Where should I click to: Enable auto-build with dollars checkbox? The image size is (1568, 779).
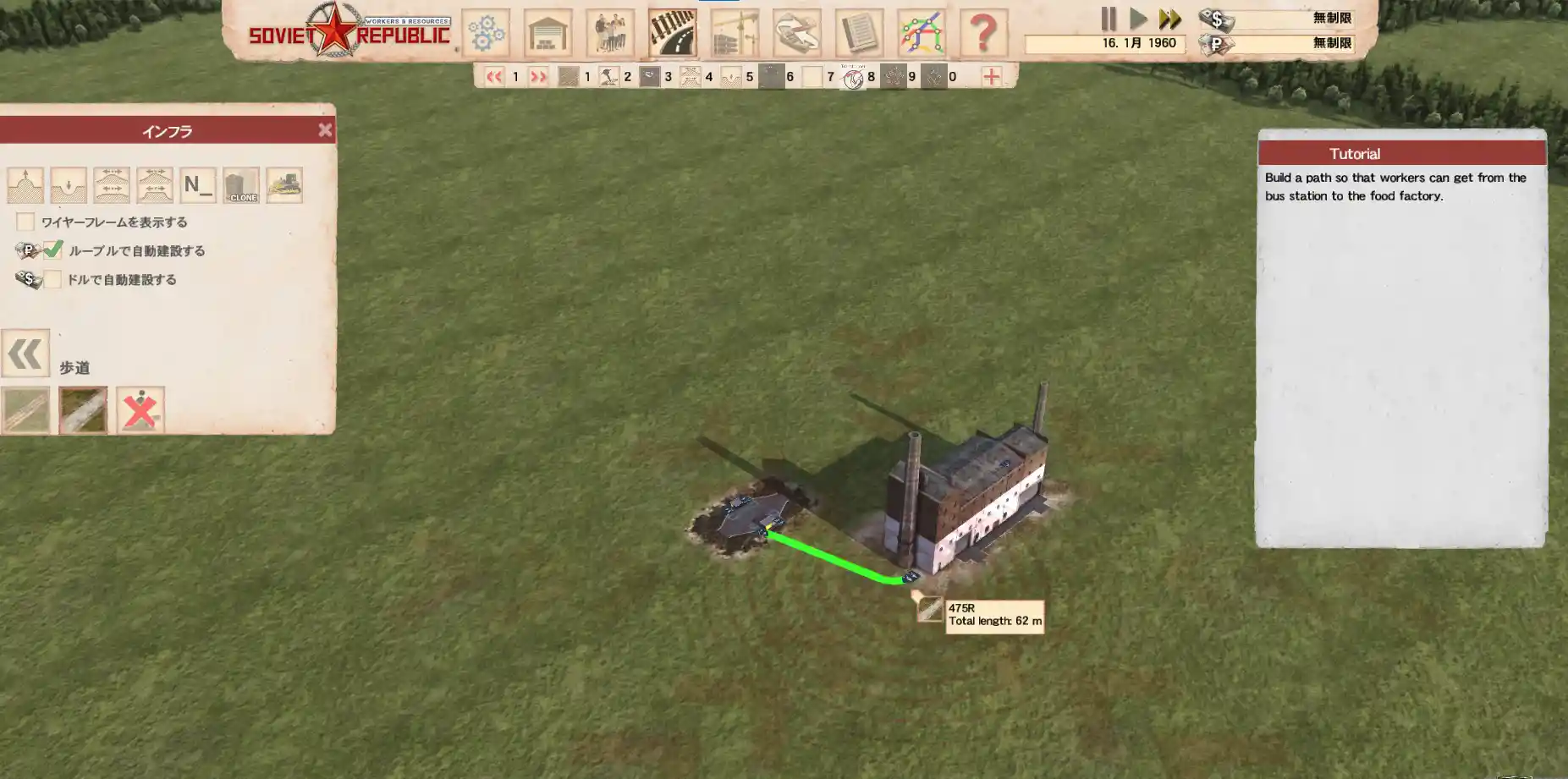click(52, 279)
